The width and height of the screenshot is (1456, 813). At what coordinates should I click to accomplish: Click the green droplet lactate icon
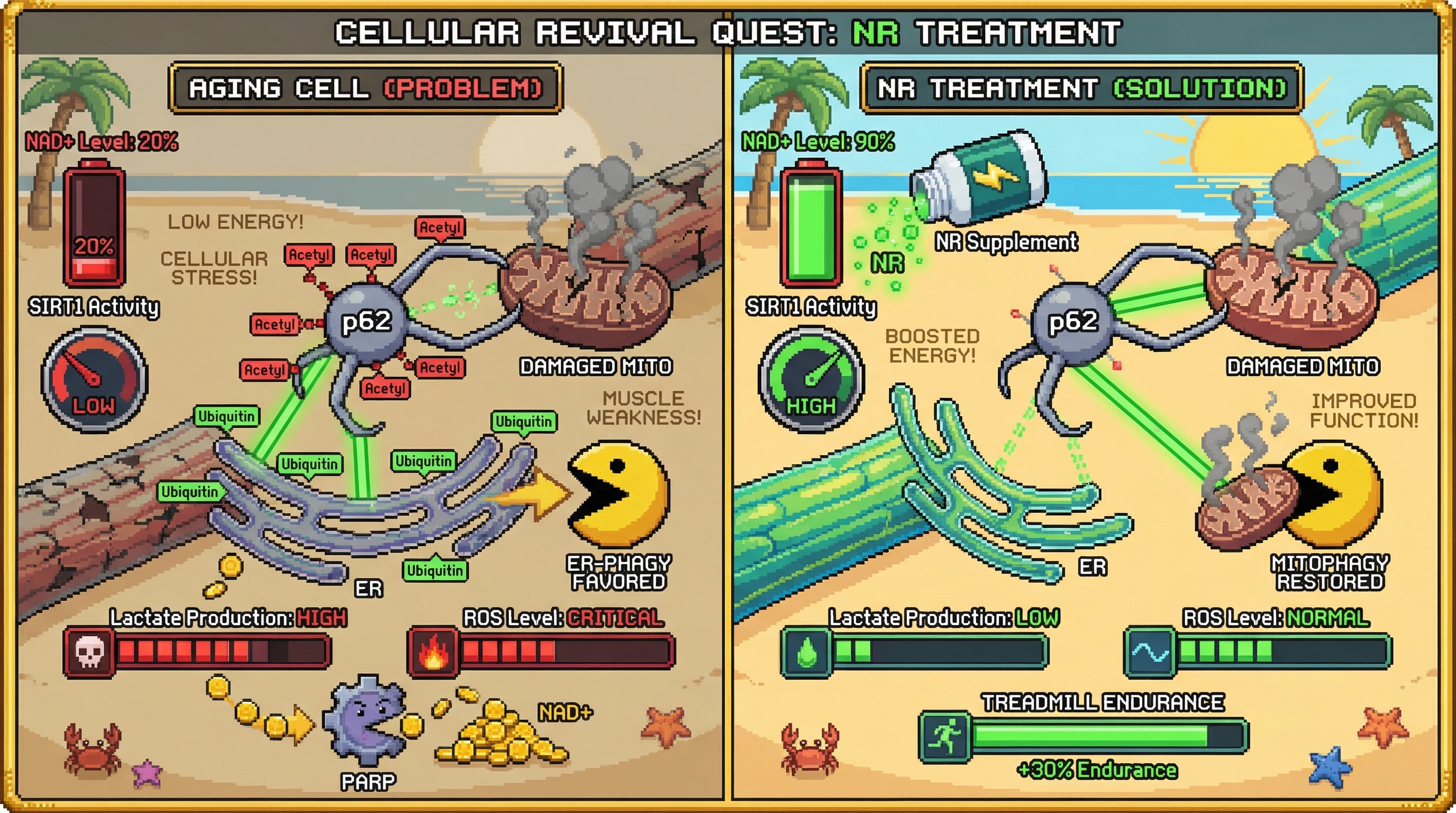pos(806,652)
